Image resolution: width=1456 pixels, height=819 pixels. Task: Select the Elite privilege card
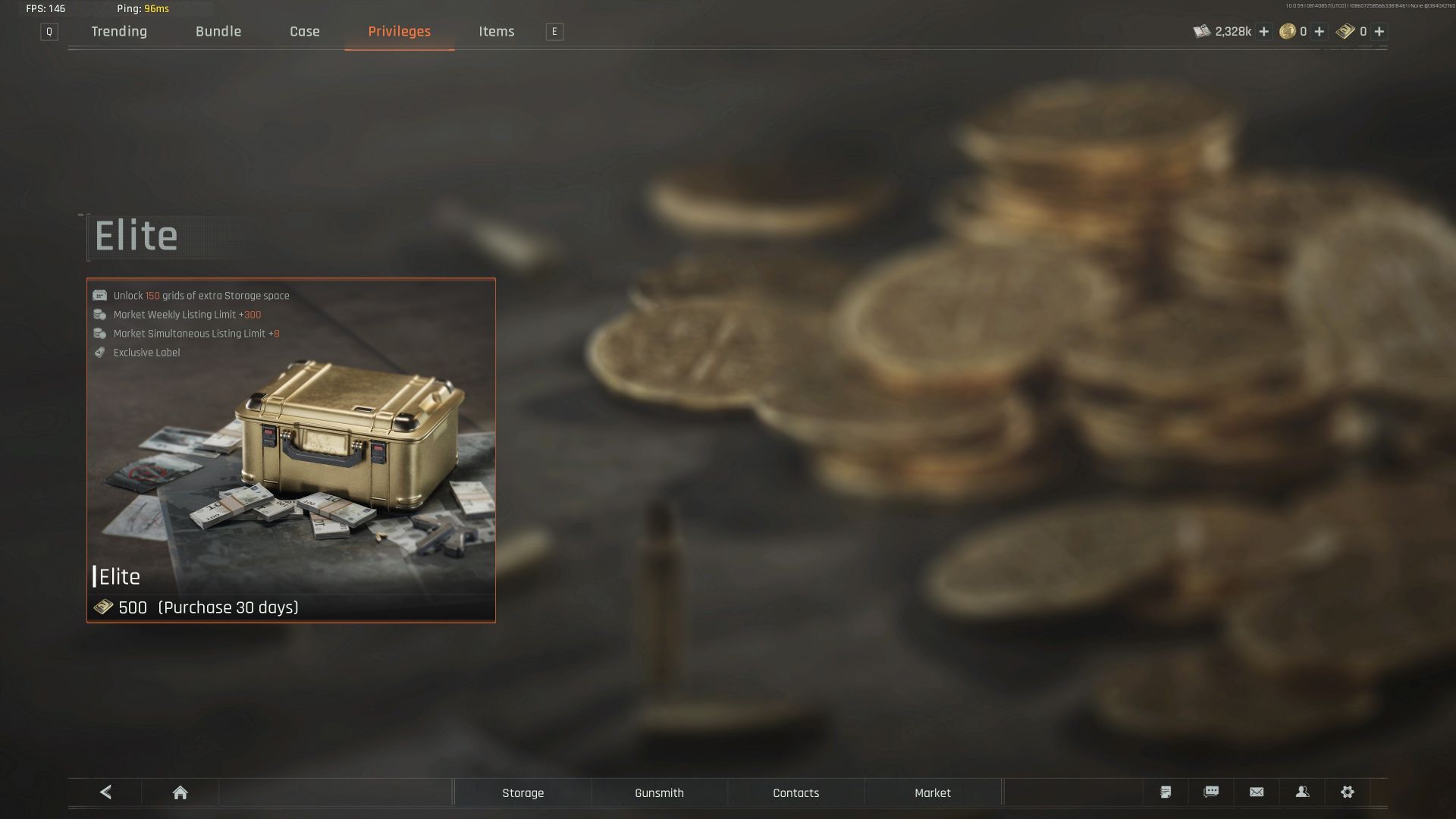coord(290,450)
